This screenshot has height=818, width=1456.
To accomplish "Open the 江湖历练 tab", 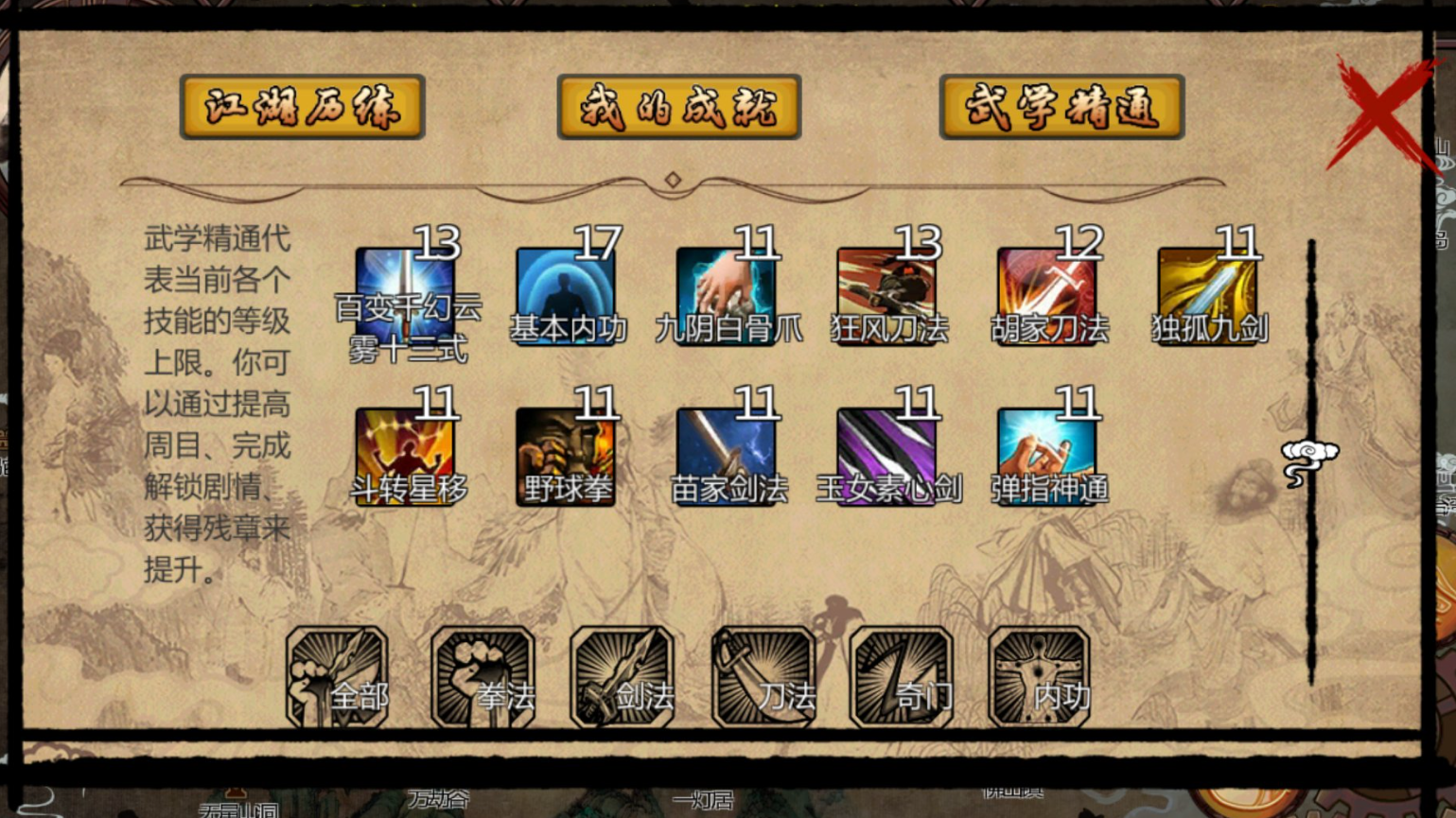I will click(x=302, y=107).
